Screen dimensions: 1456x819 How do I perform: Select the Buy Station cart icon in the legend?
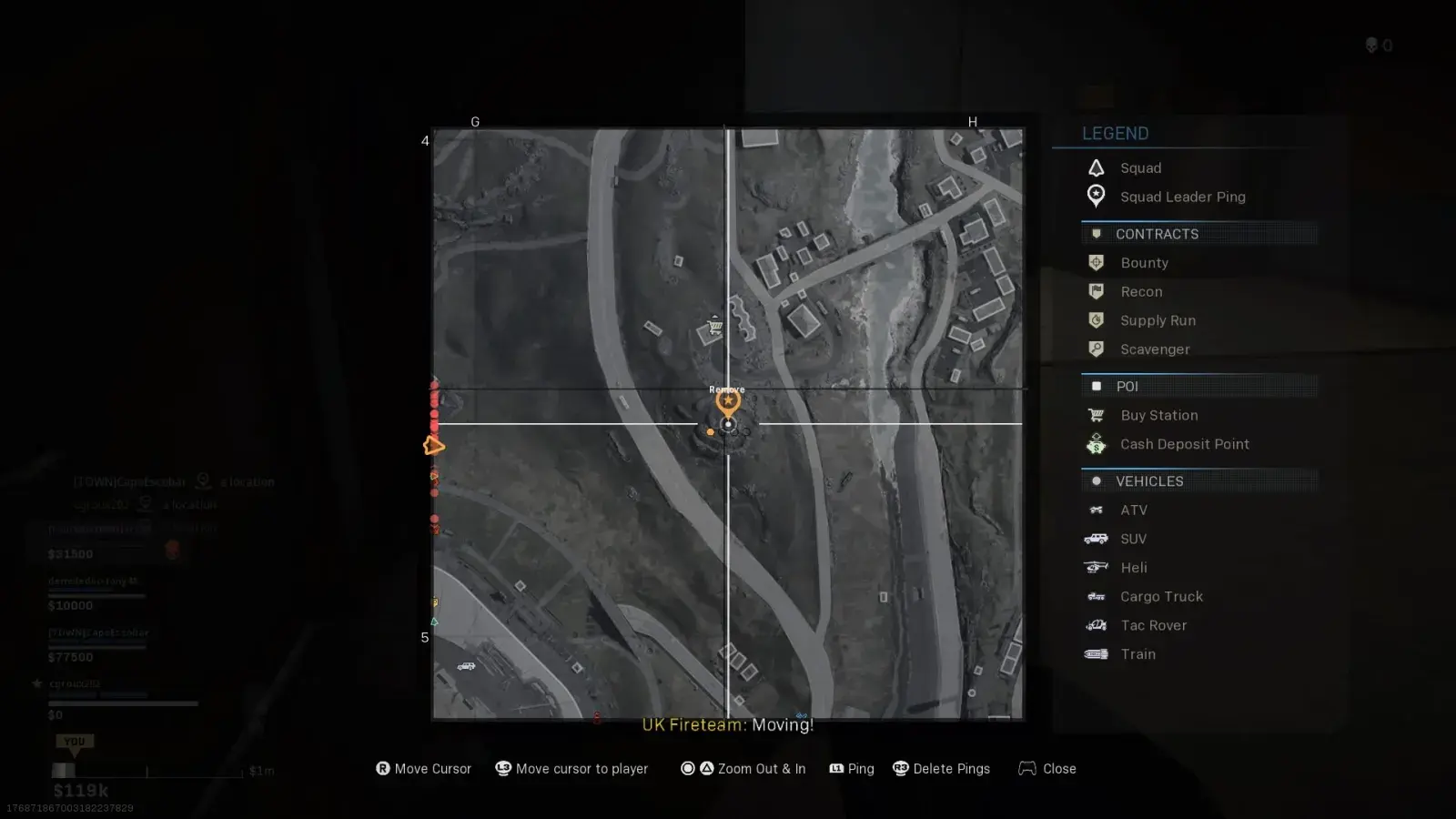click(x=1097, y=415)
